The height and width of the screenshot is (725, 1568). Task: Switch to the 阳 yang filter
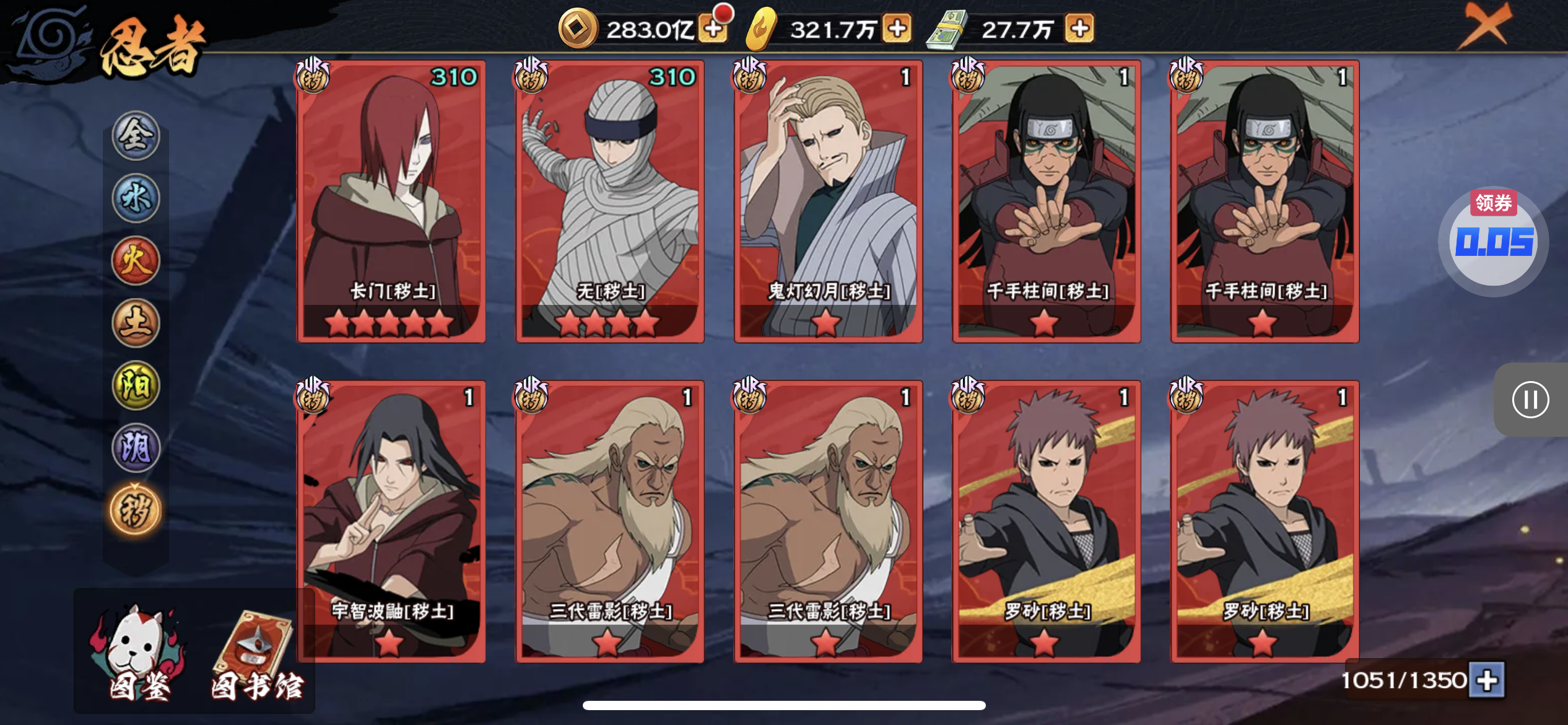point(136,385)
